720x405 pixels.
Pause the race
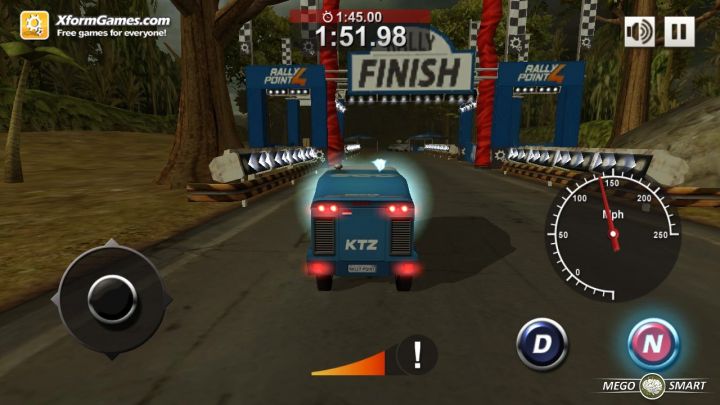[x=679, y=31]
